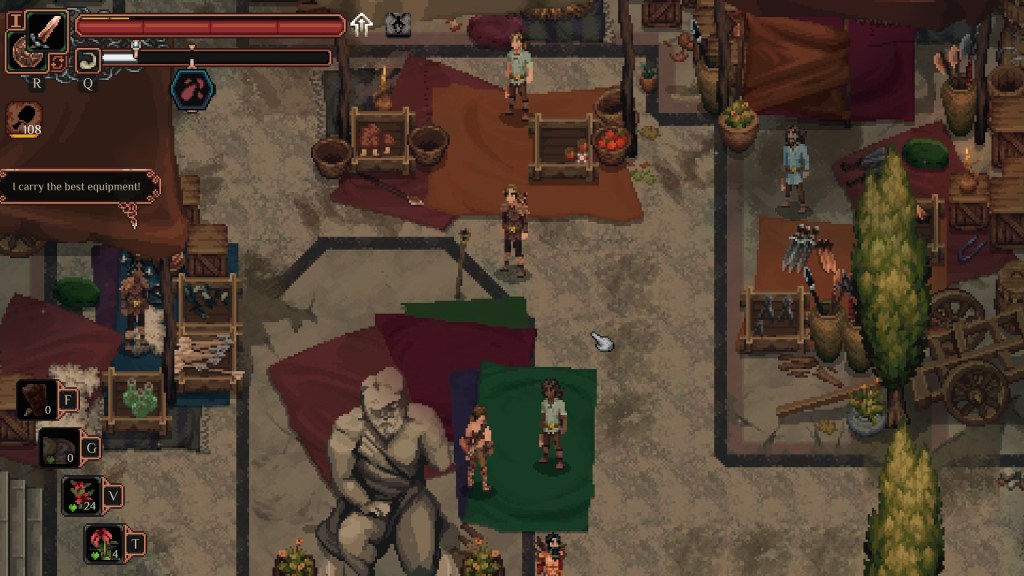Viewport: 1024px width, 576px height.
Task: Click the grey figure status icon
Action: [398, 25]
